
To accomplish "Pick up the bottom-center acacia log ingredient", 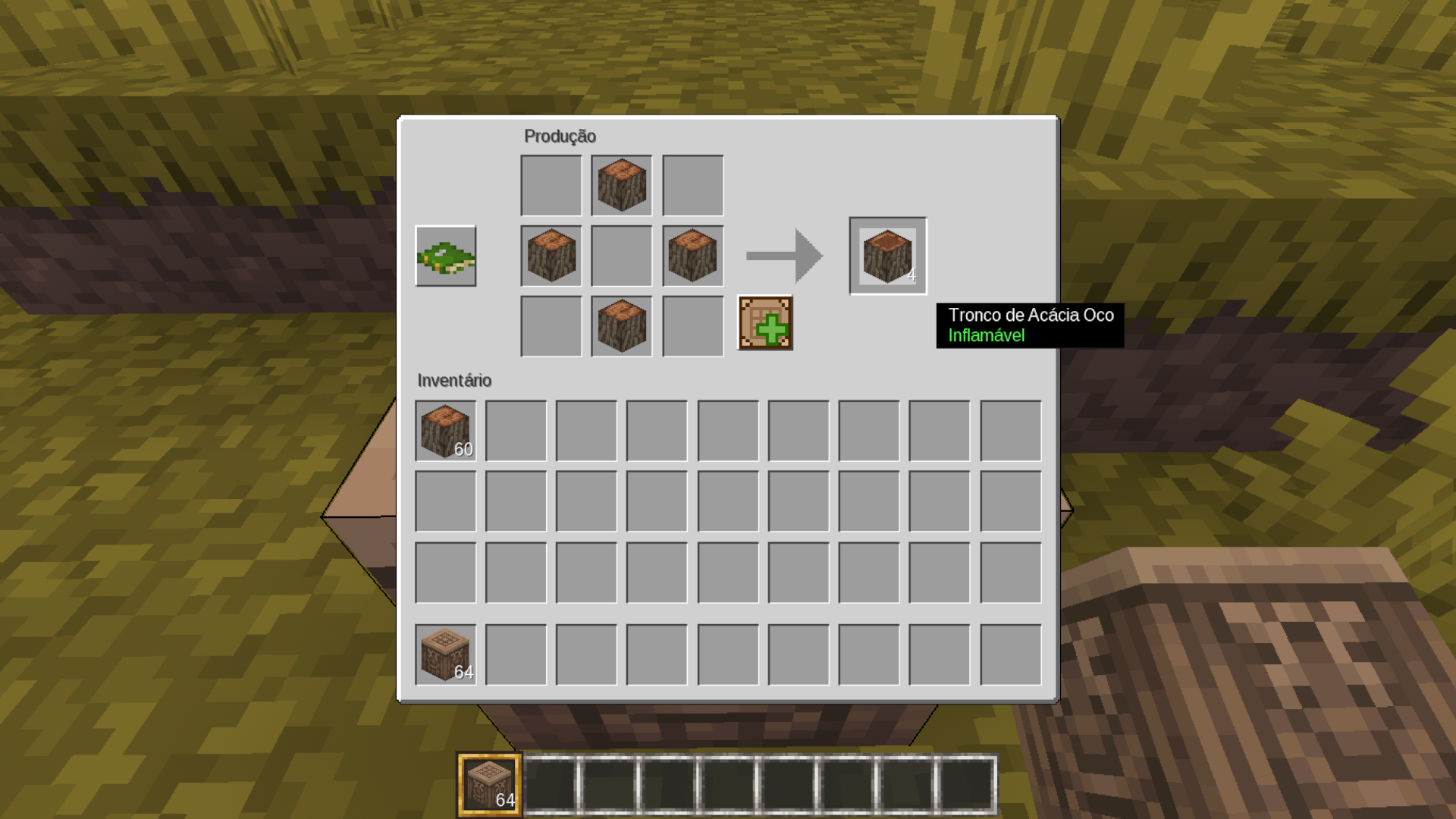I will [622, 327].
